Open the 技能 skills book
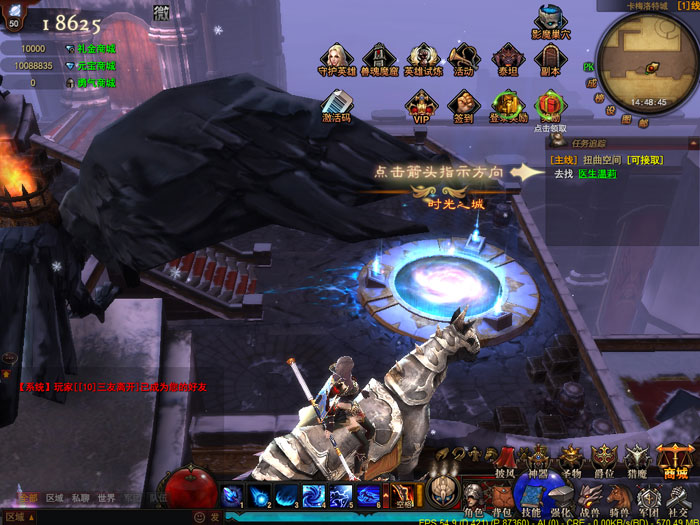700x525 pixels. 531,495
